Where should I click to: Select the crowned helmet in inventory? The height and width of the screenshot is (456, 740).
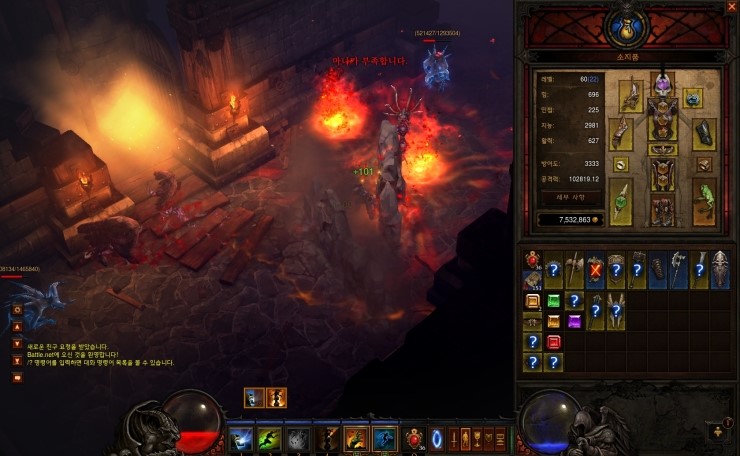coord(722,270)
